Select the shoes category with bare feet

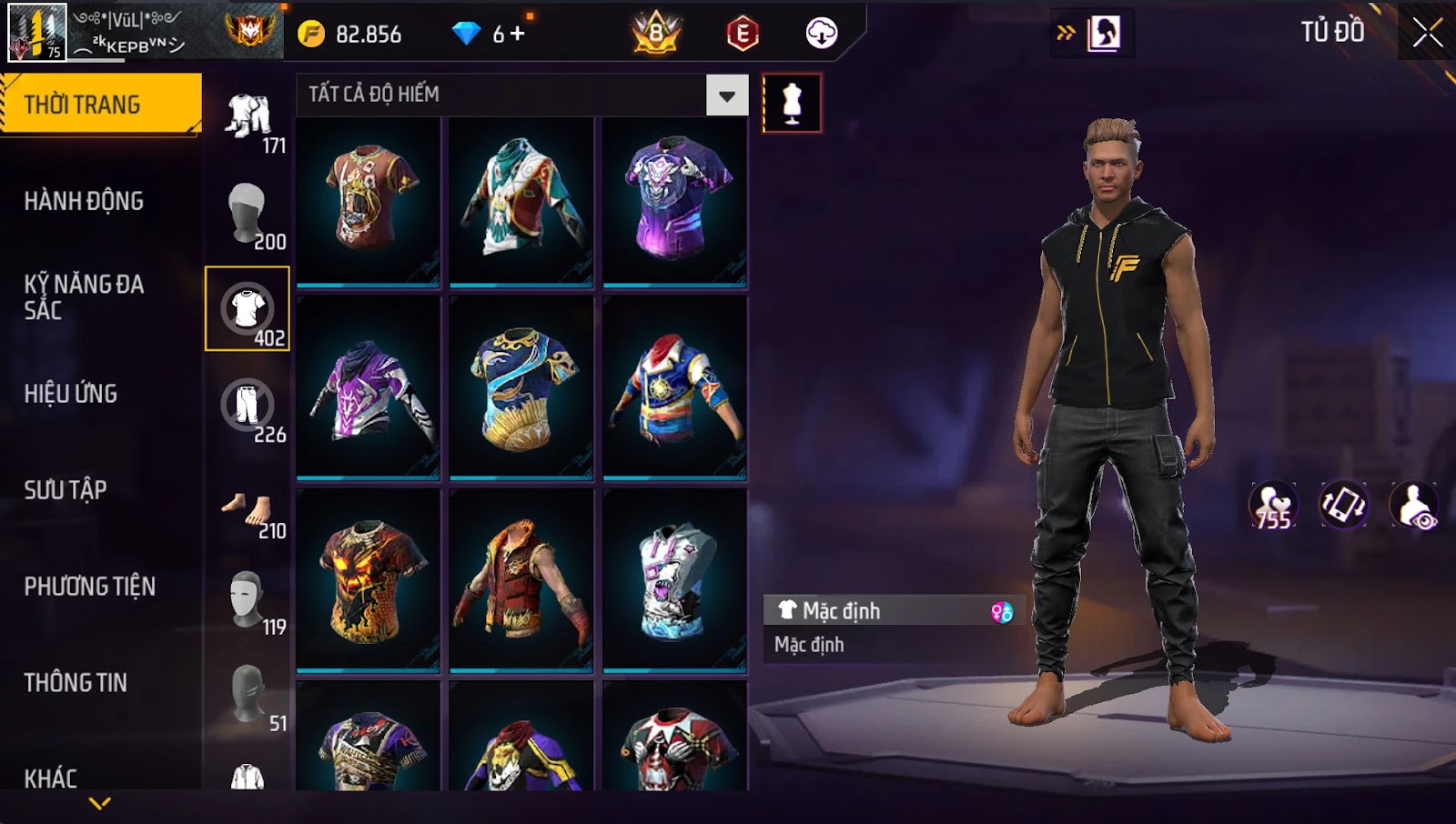(x=248, y=510)
